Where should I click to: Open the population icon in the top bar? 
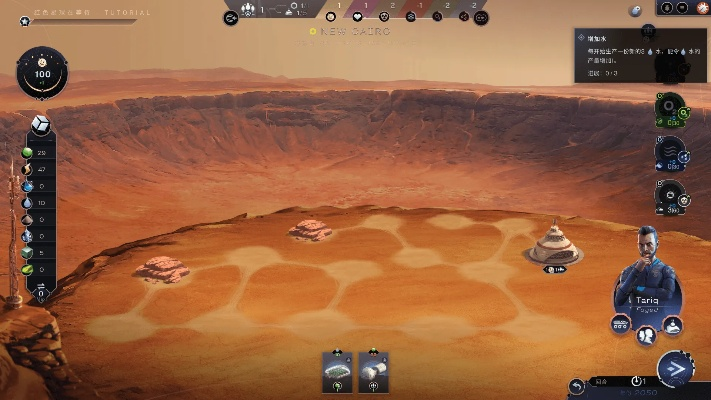(x=247, y=10)
